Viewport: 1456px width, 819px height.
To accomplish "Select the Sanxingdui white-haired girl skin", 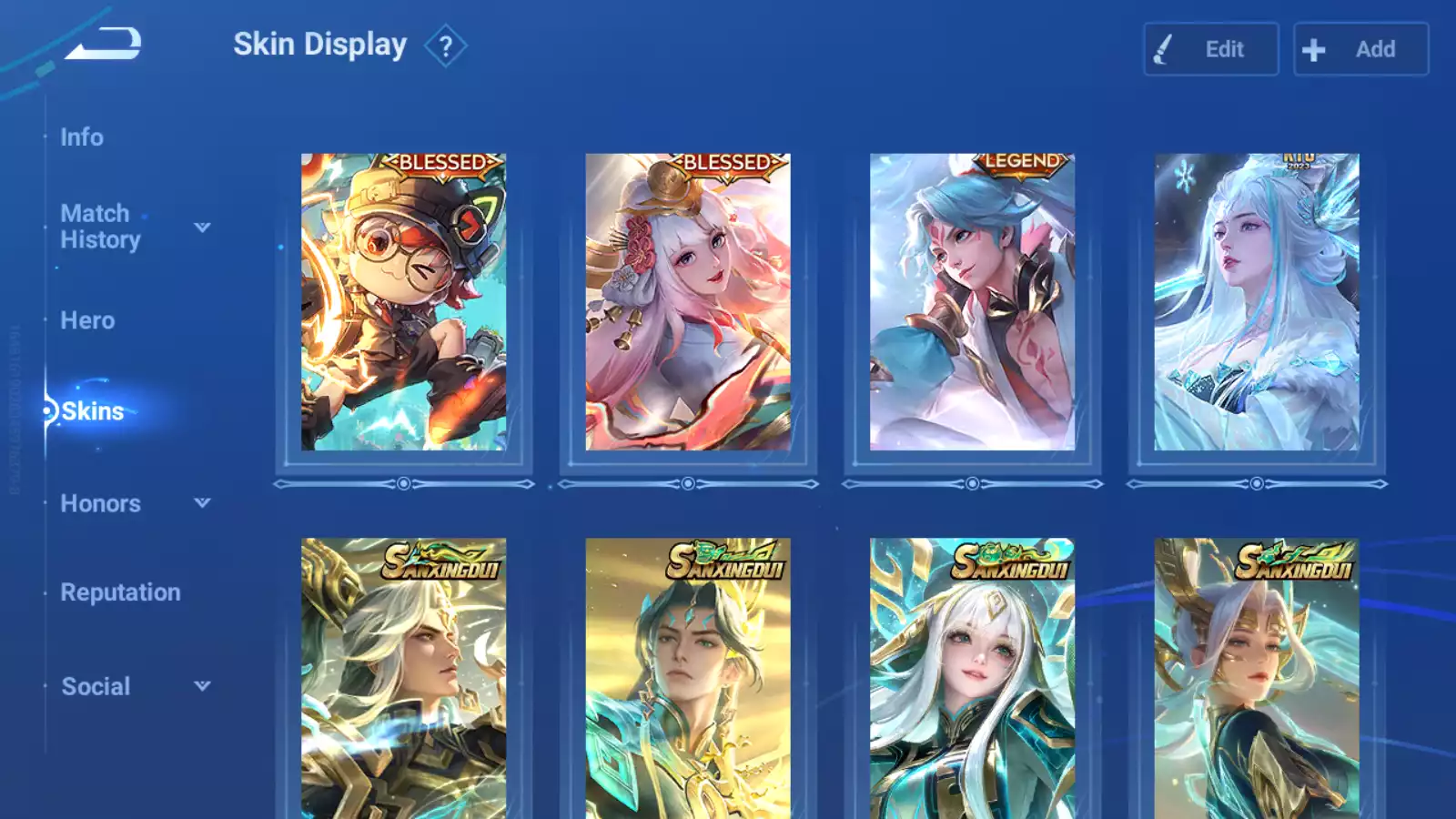I will [x=972, y=678].
